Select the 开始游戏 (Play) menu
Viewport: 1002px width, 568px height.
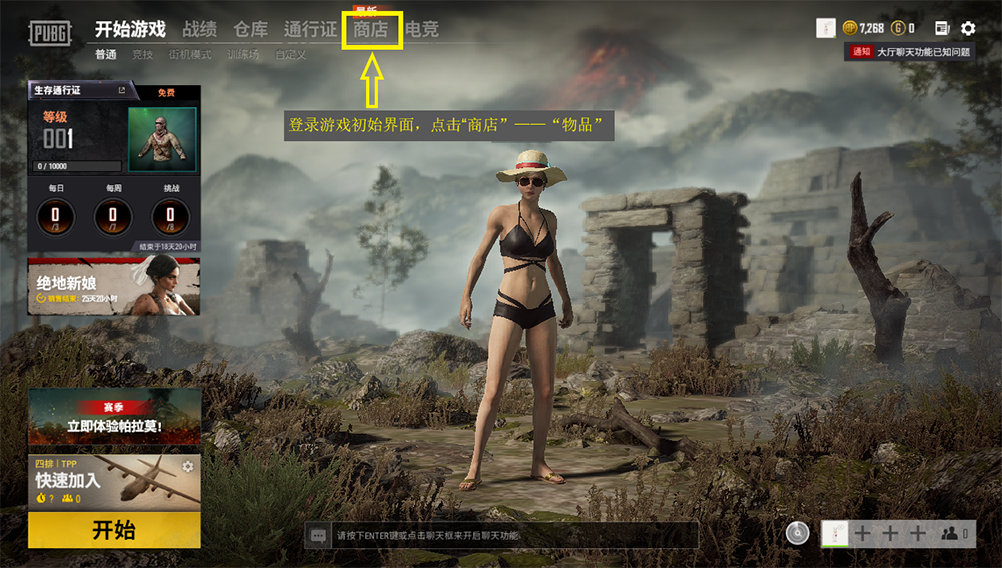click(130, 30)
